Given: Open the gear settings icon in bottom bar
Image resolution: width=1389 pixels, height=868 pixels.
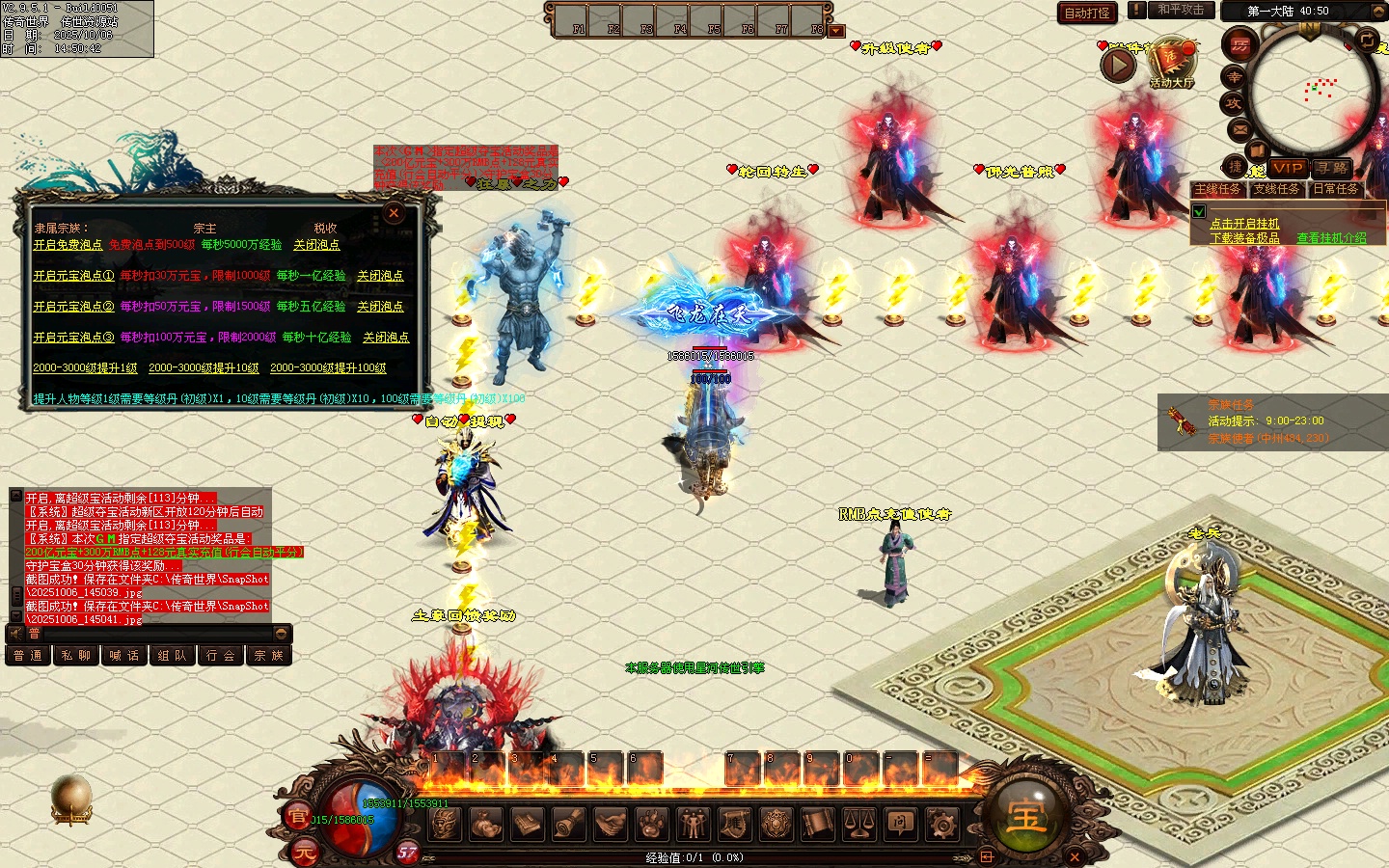Looking at the screenshot, I should tap(941, 824).
